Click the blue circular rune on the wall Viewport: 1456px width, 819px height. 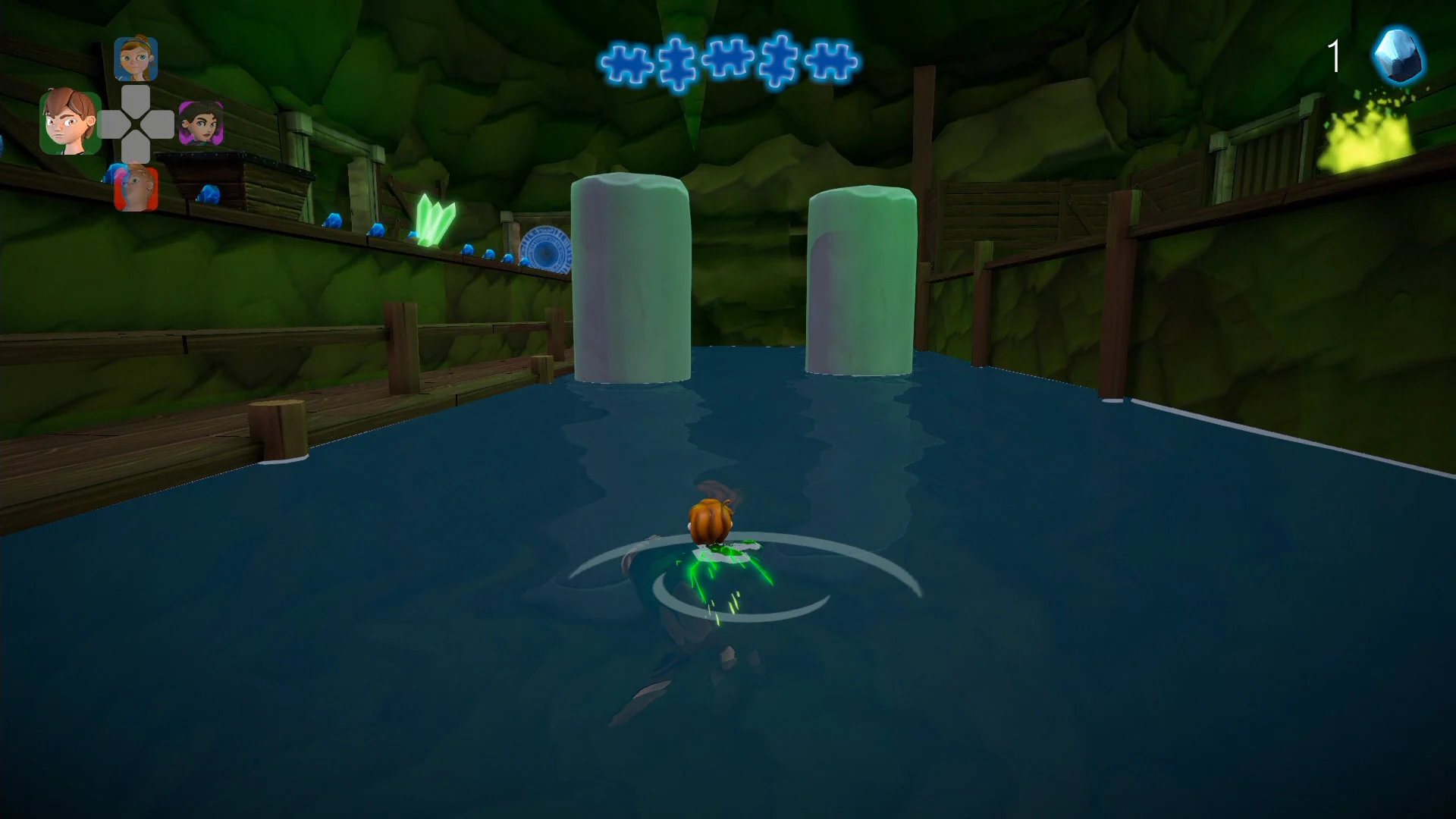click(x=544, y=246)
